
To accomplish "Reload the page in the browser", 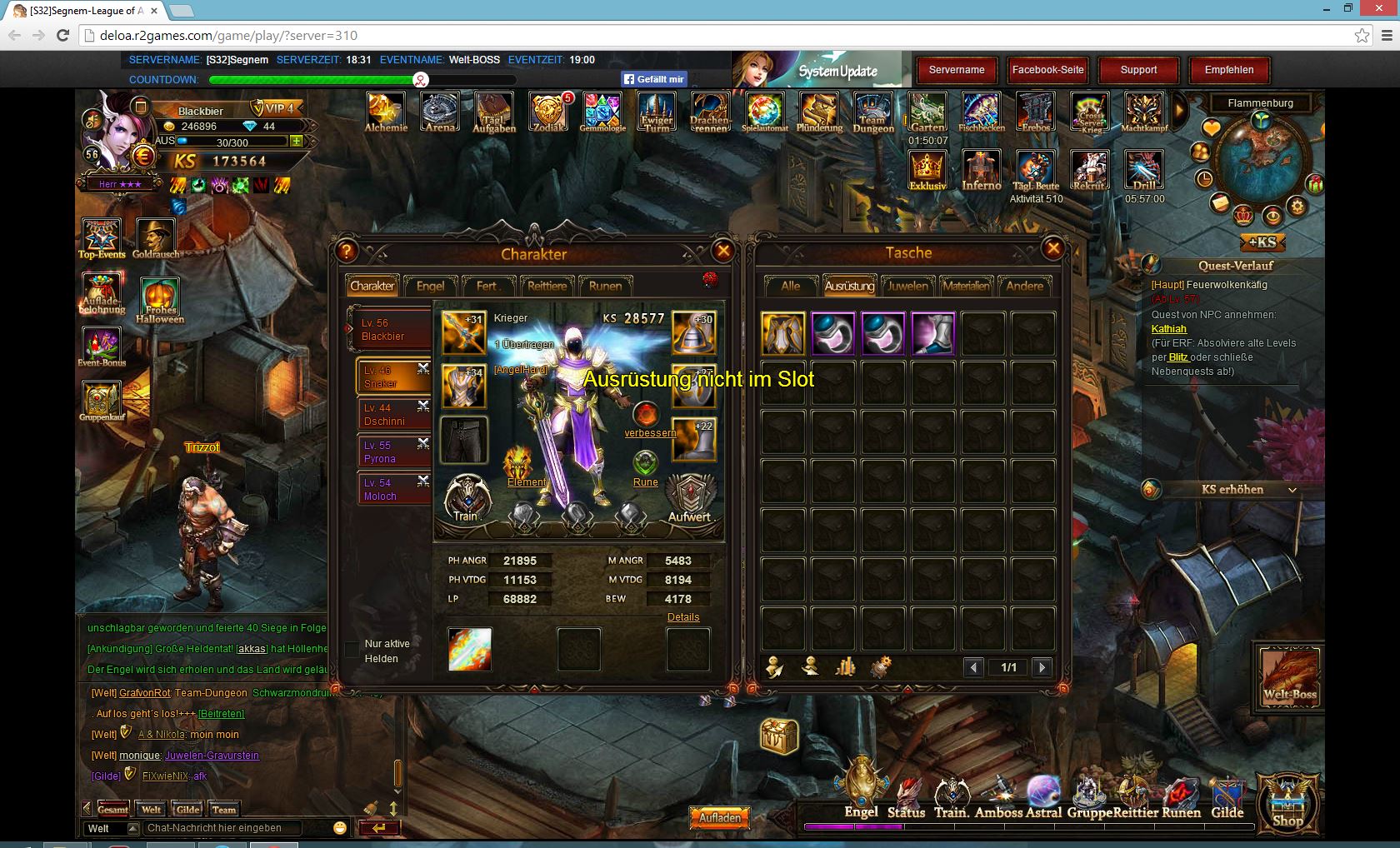I will [62, 35].
